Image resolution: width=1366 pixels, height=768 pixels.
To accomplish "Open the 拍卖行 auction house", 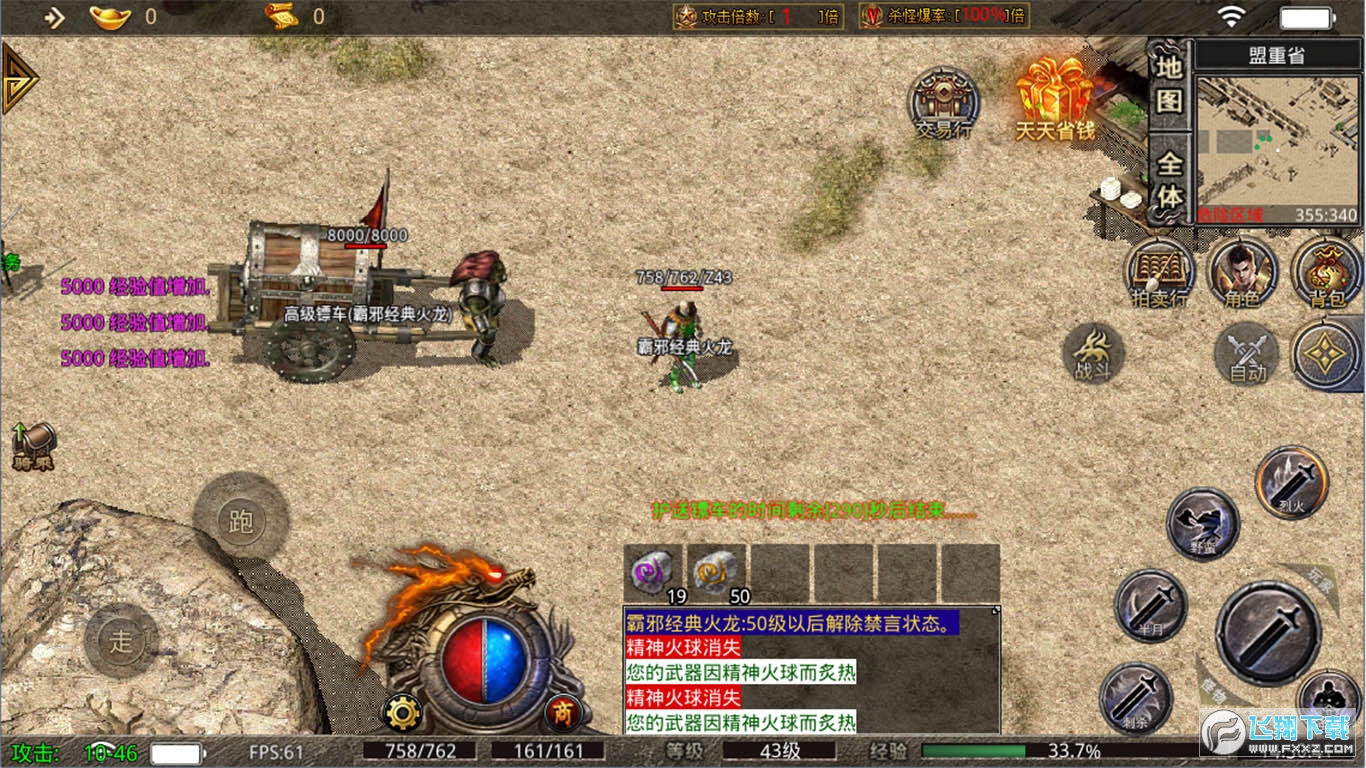I will 1159,272.
